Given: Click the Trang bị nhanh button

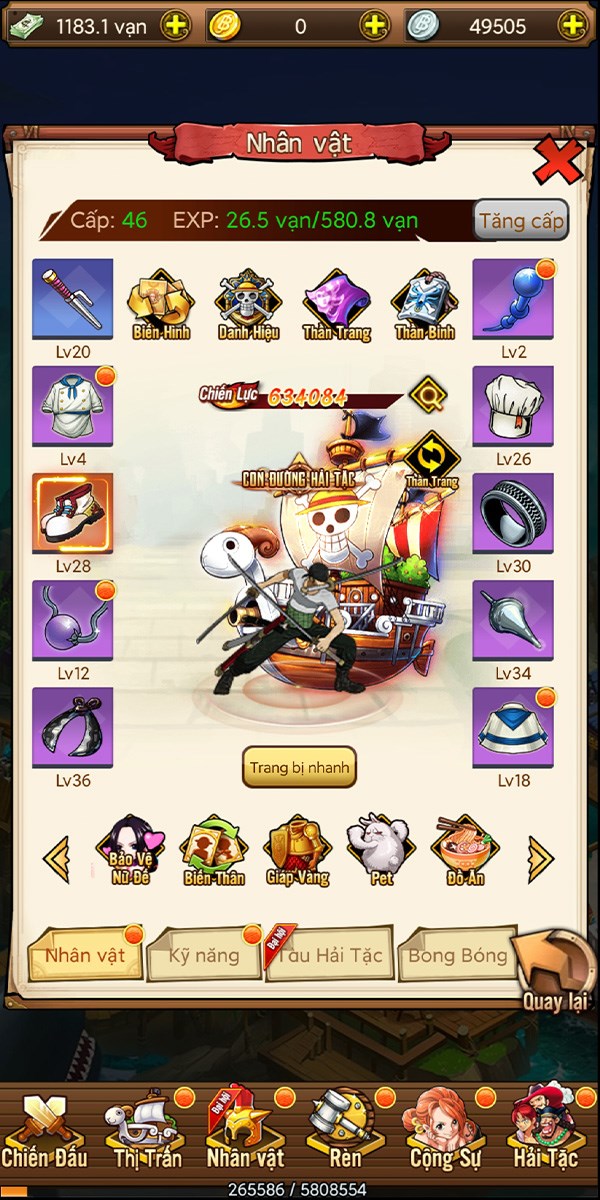Looking at the screenshot, I should click(x=299, y=767).
